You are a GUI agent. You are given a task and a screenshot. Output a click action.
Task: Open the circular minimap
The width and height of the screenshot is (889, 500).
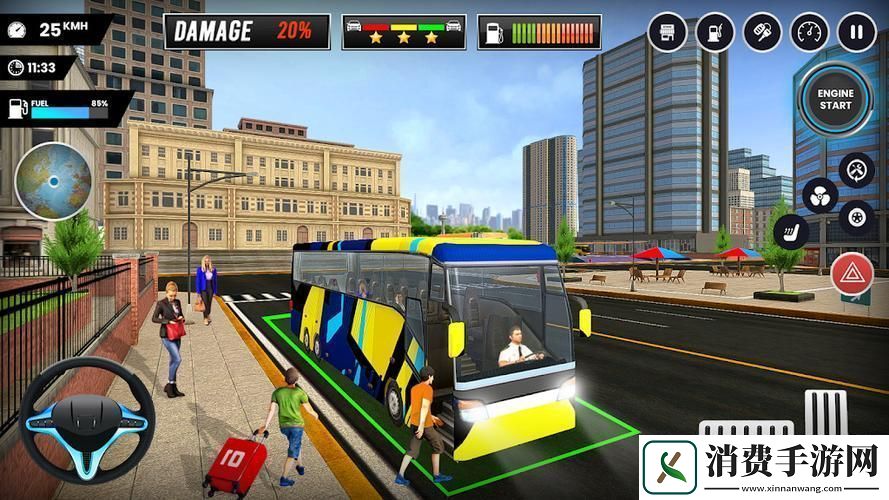(53, 181)
